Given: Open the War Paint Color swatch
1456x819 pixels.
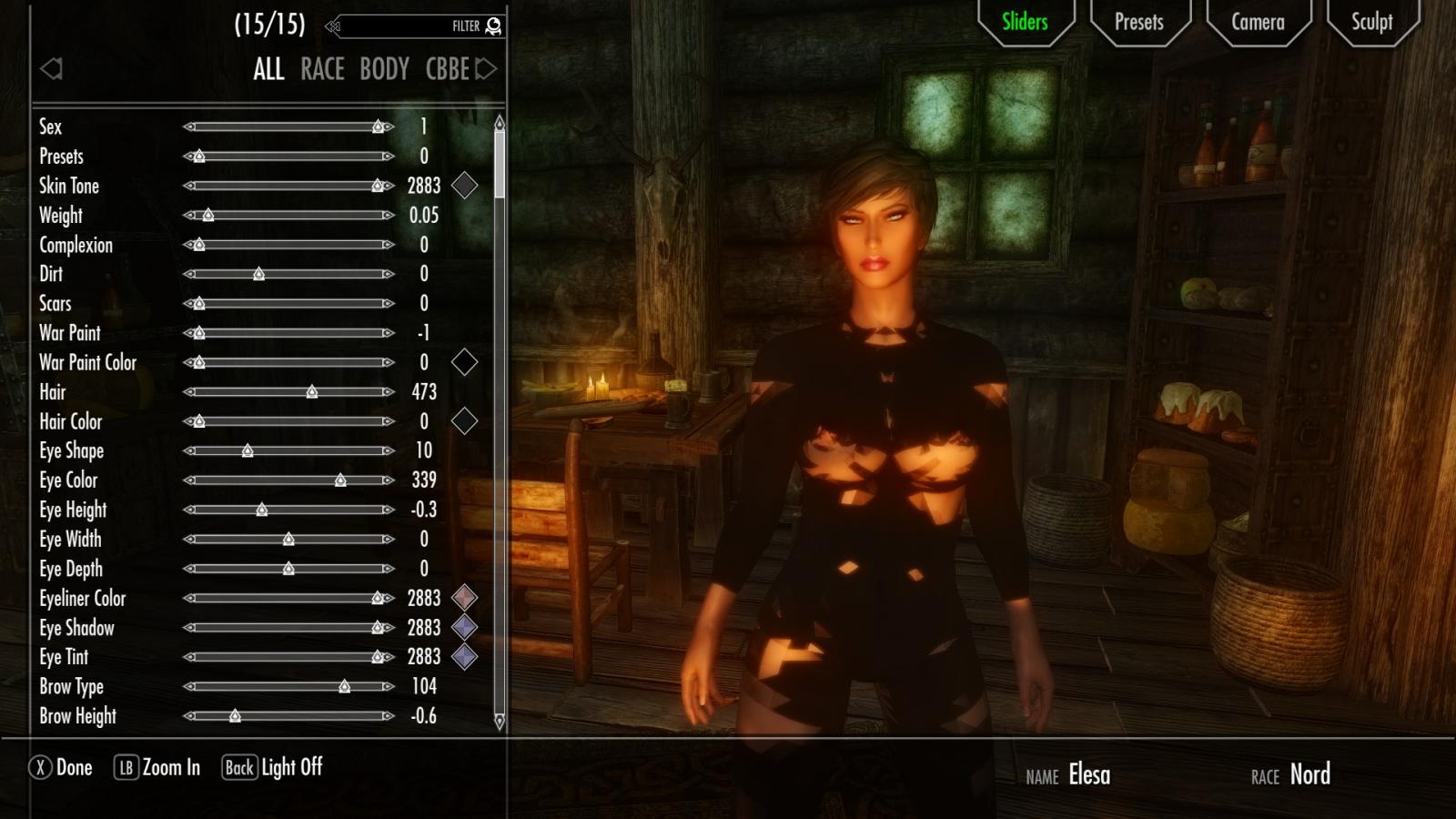Looking at the screenshot, I should 464,362.
